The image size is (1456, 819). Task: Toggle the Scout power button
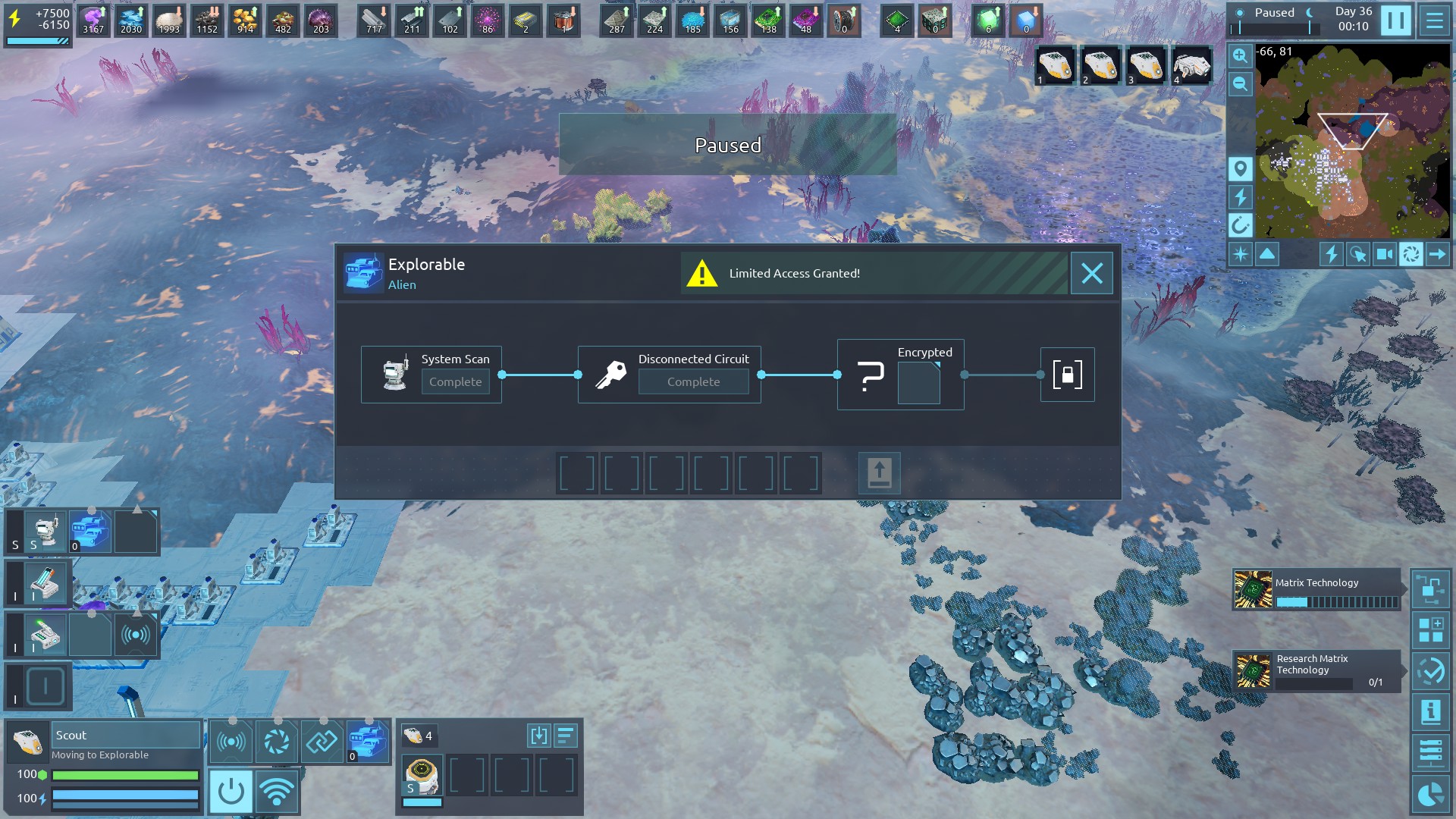231,792
